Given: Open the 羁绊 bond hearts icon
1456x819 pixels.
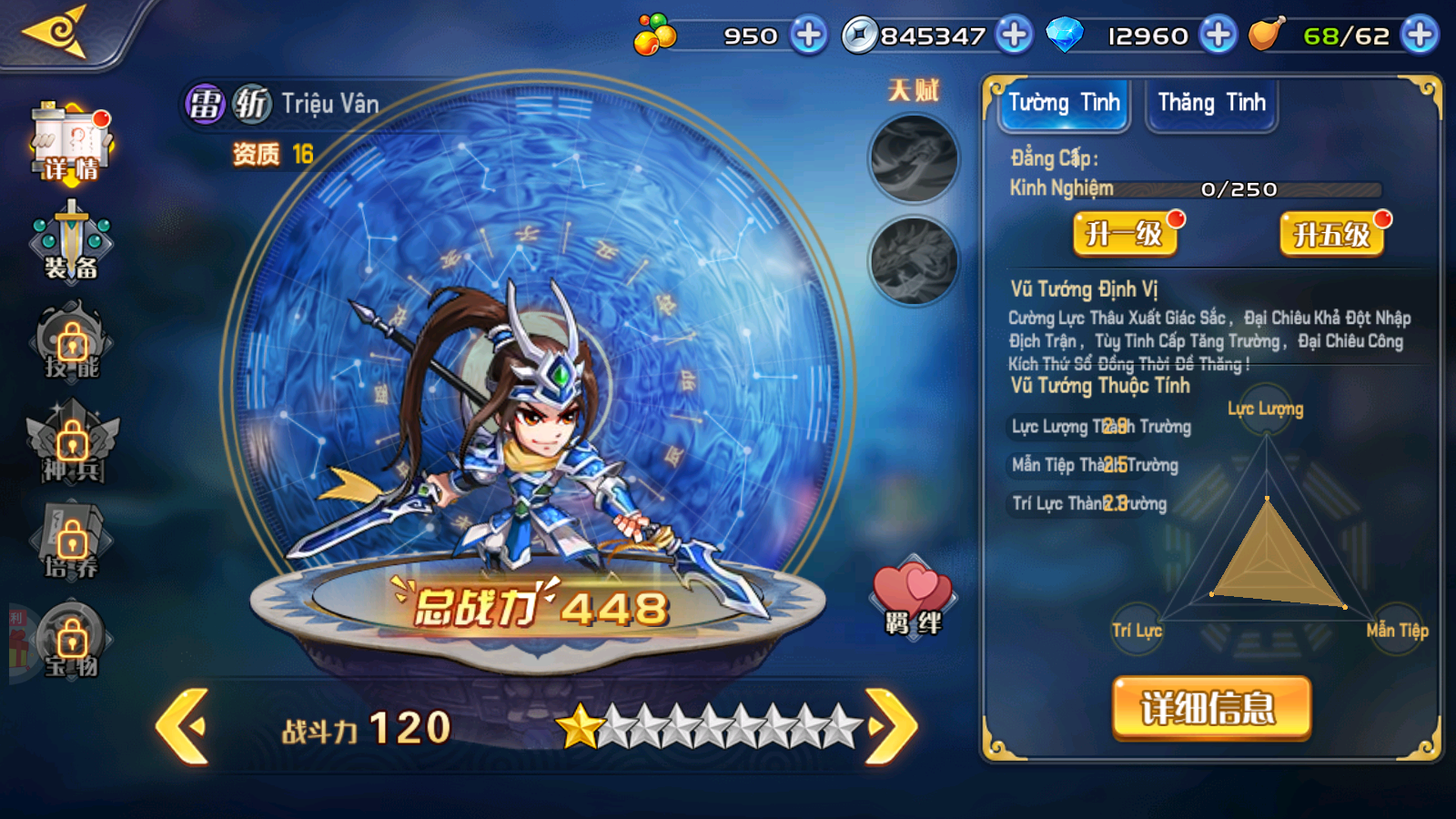Looking at the screenshot, I should pos(913,598).
